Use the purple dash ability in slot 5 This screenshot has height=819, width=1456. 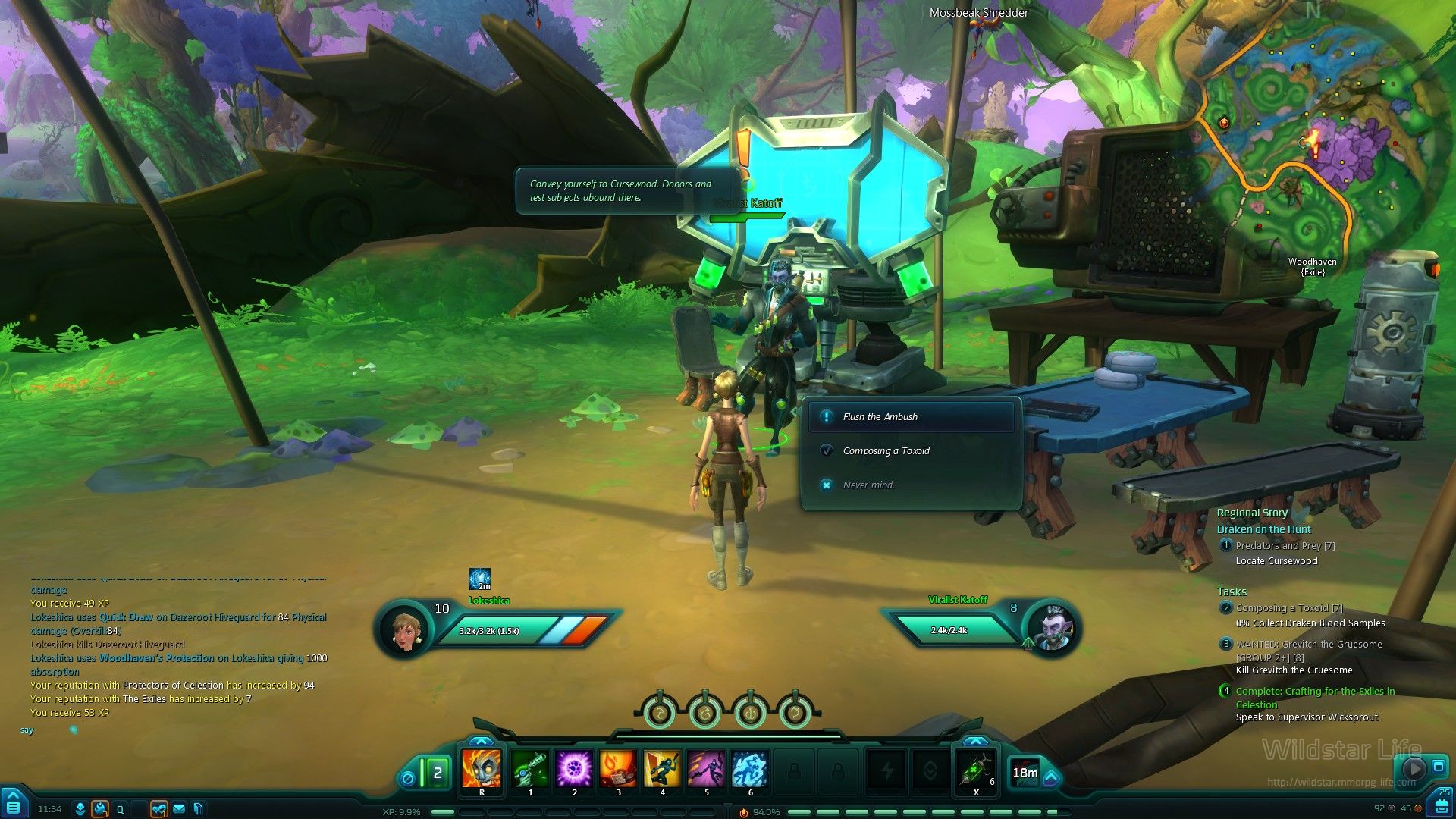click(x=706, y=767)
